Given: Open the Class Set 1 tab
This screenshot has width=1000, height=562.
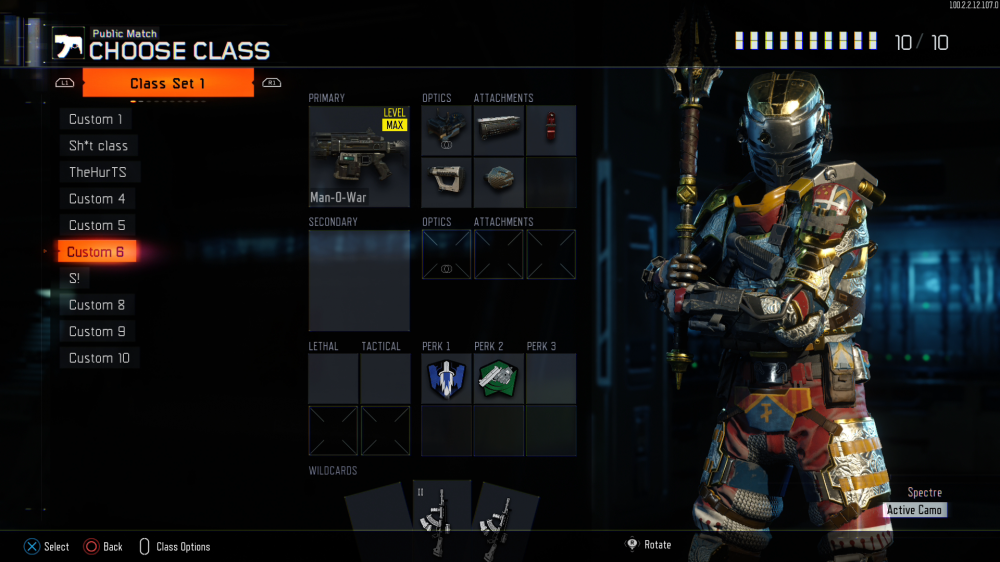Looking at the screenshot, I should click(x=168, y=83).
